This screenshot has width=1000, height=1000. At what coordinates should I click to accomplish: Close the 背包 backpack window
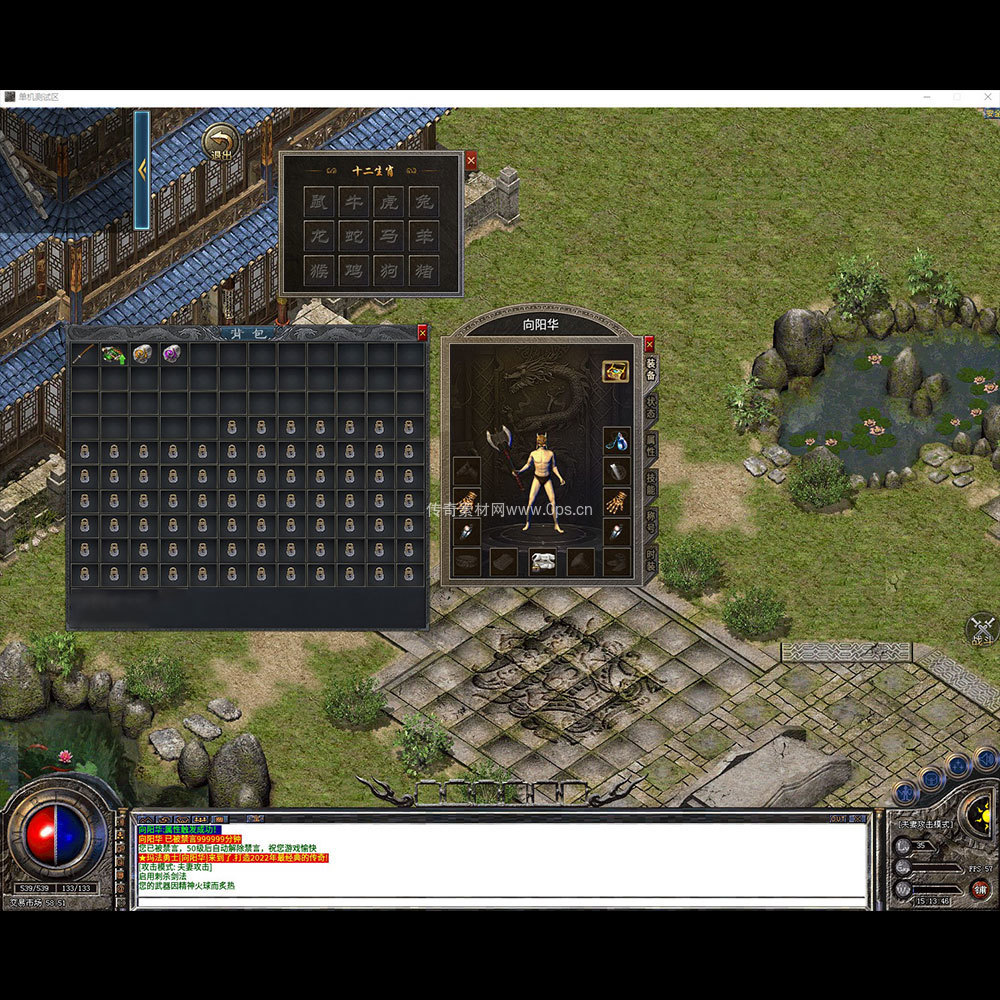tap(422, 332)
